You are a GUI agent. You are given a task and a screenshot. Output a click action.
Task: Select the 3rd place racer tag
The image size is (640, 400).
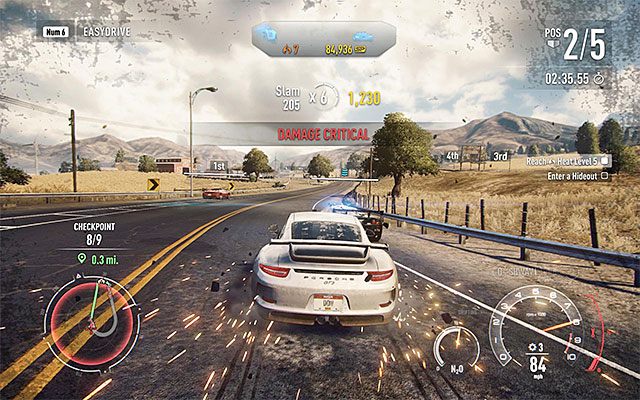point(500,157)
